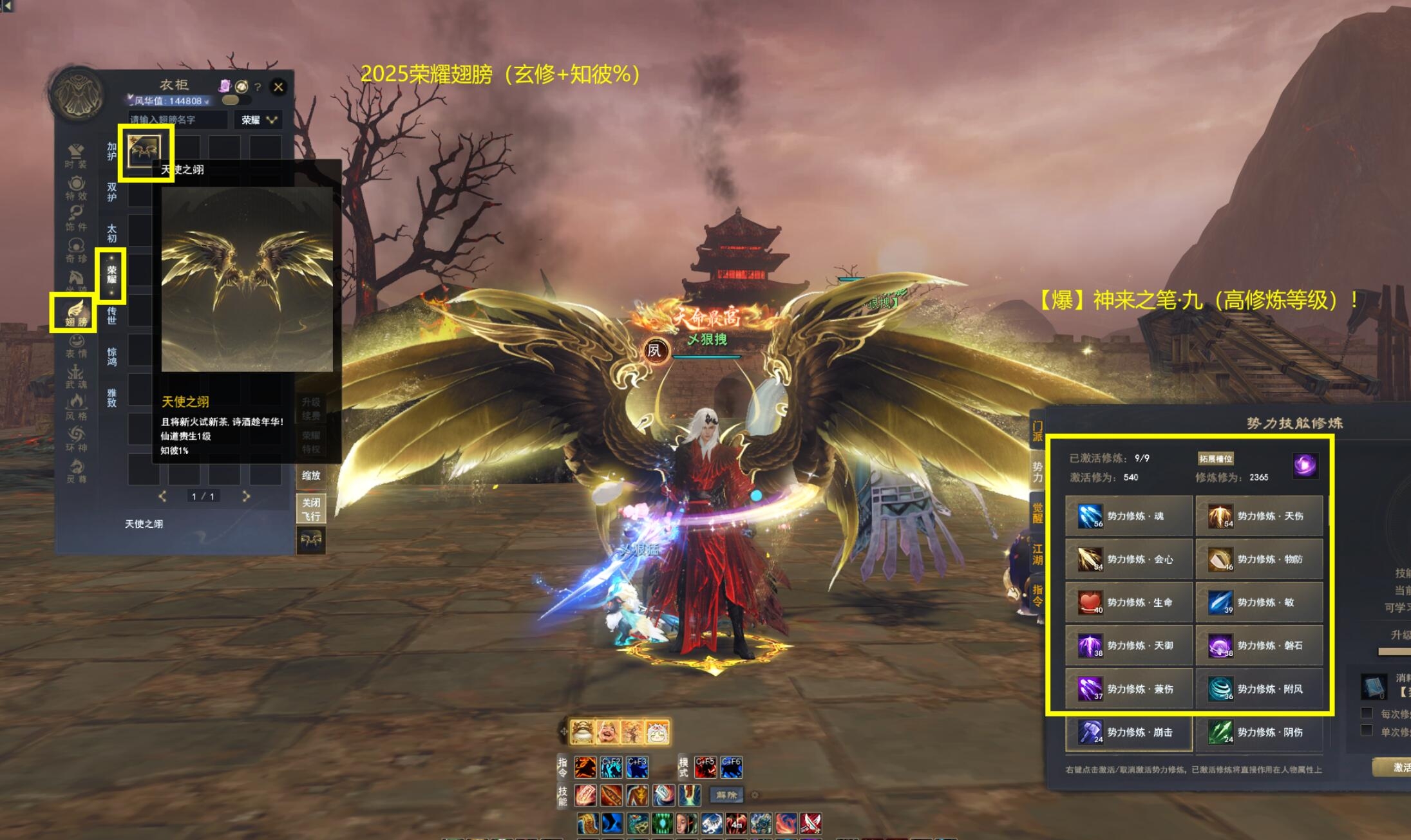Screen dimensions: 1411x840
Task: Select the 天使之翎 wing slot
Action: (145, 152)
